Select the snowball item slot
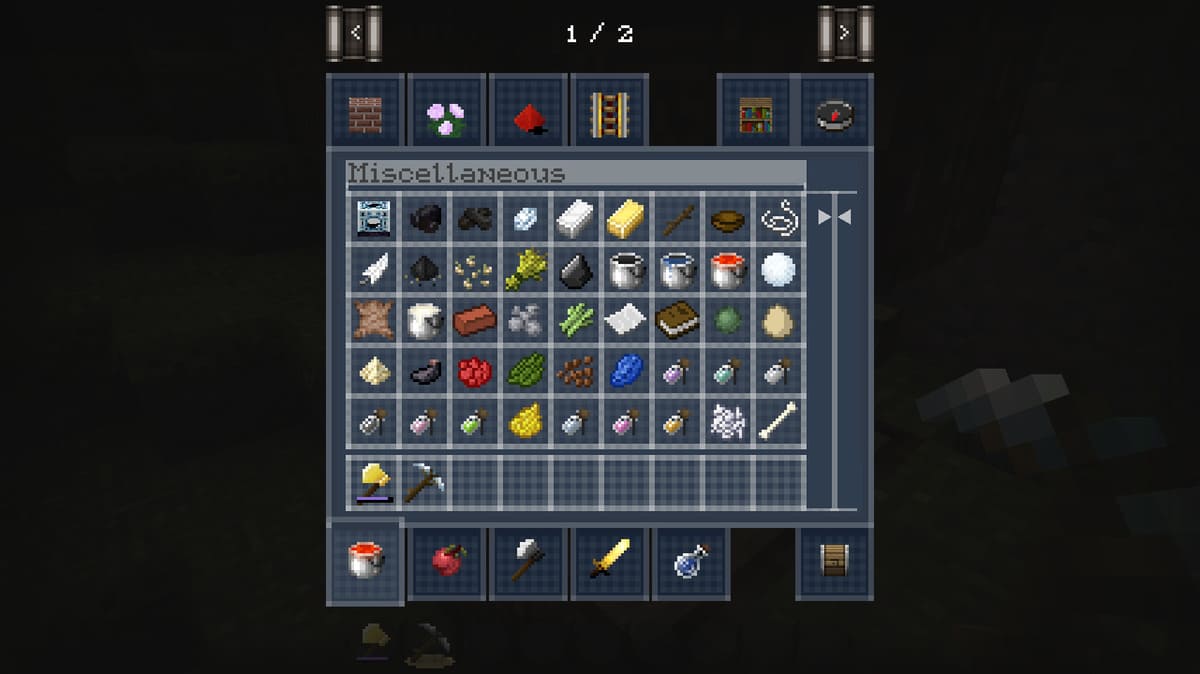This screenshot has width=1200, height=674. coord(779,269)
